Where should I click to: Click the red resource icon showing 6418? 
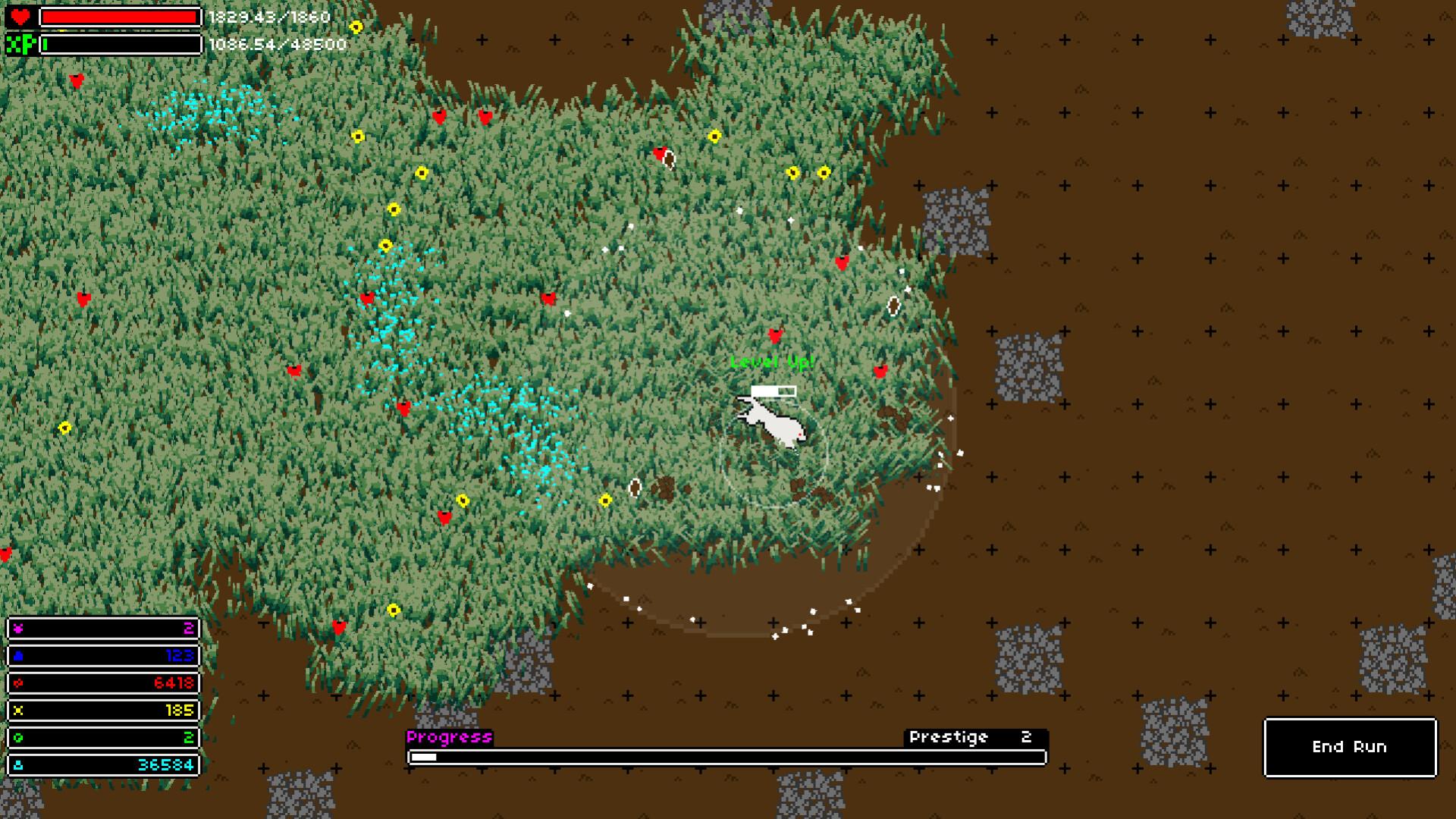17,683
